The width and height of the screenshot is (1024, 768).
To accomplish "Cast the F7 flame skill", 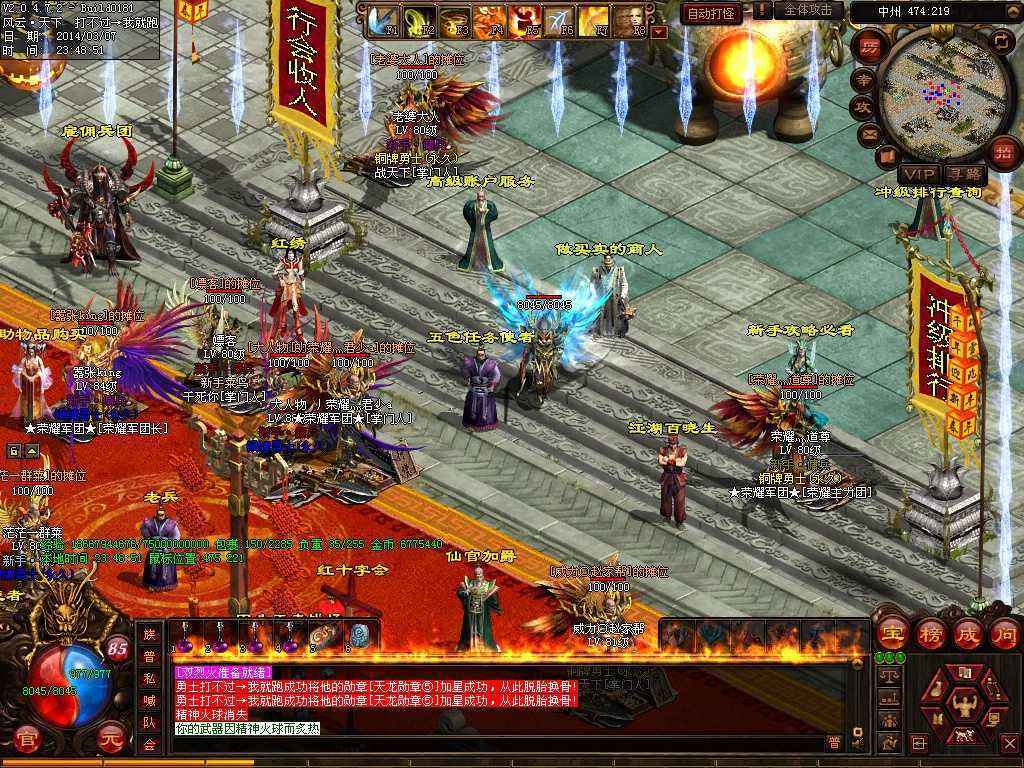I will [594, 20].
